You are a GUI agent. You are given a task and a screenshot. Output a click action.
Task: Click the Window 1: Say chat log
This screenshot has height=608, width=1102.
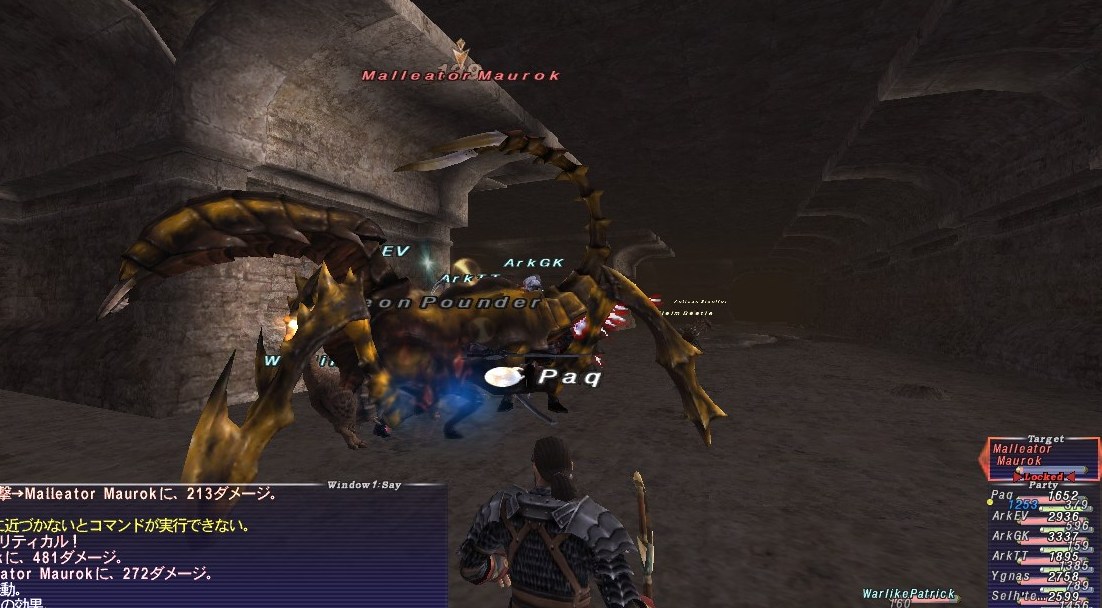pos(220,545)
